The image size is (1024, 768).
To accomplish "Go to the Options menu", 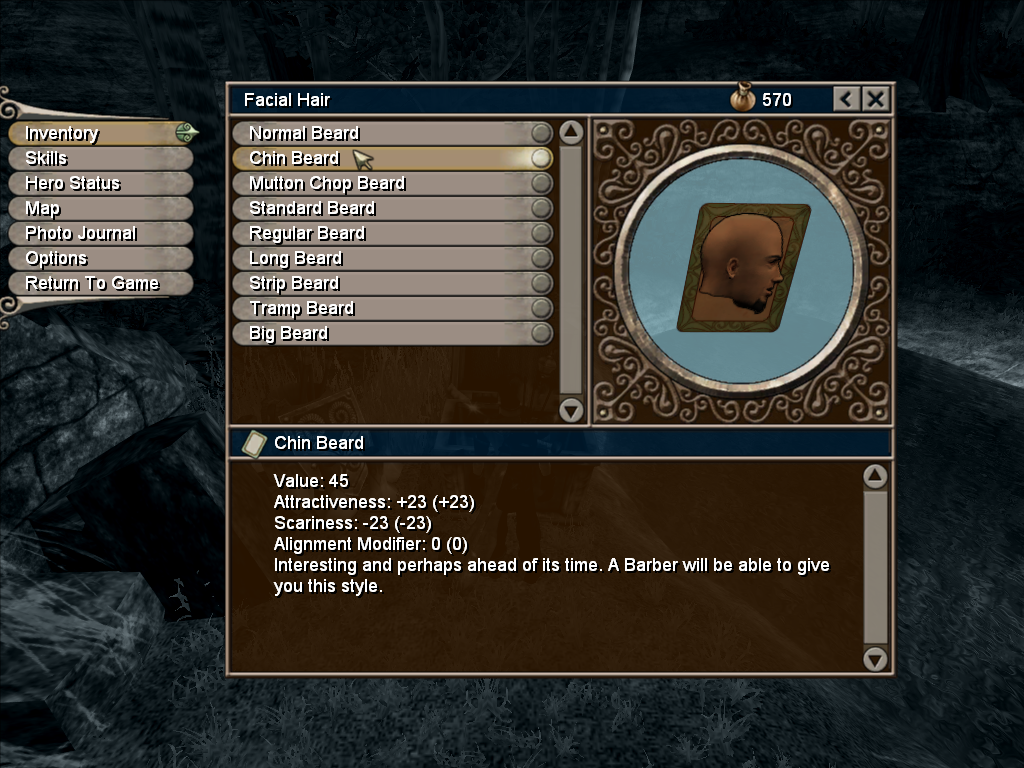I will (x=56, y=258).
